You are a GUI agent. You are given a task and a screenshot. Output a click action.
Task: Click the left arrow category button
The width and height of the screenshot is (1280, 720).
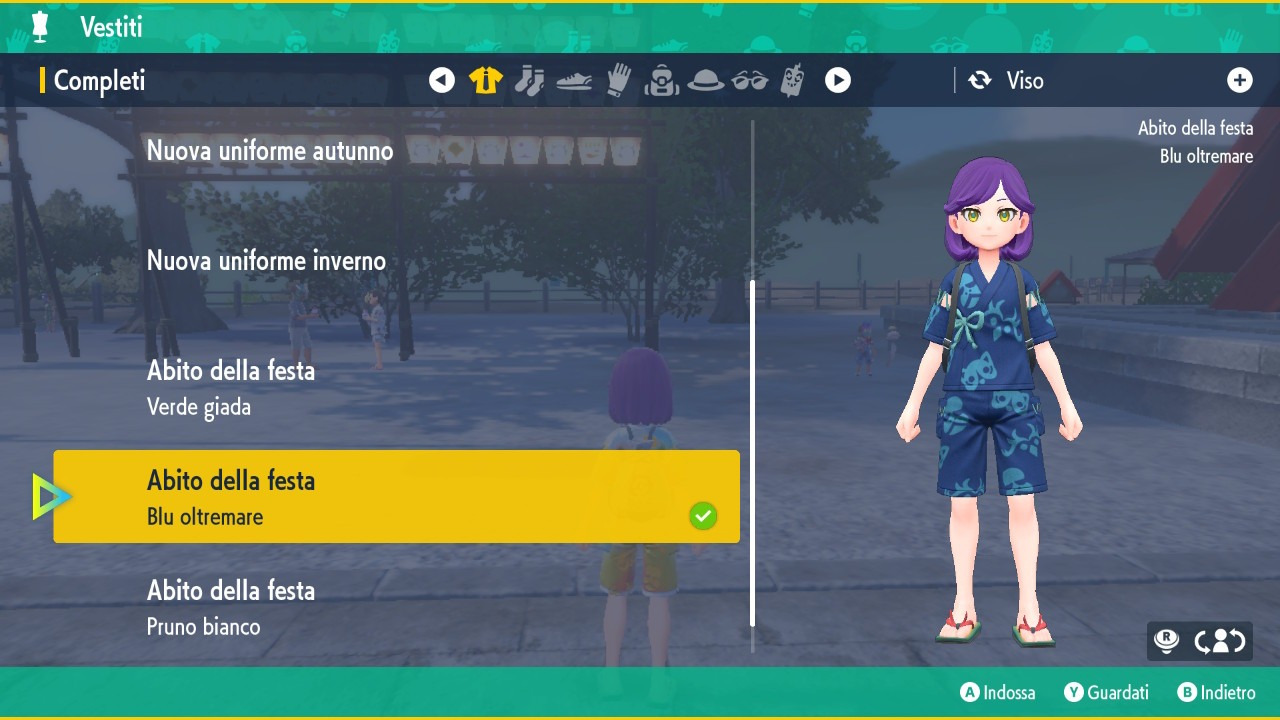tap(442, 81)
